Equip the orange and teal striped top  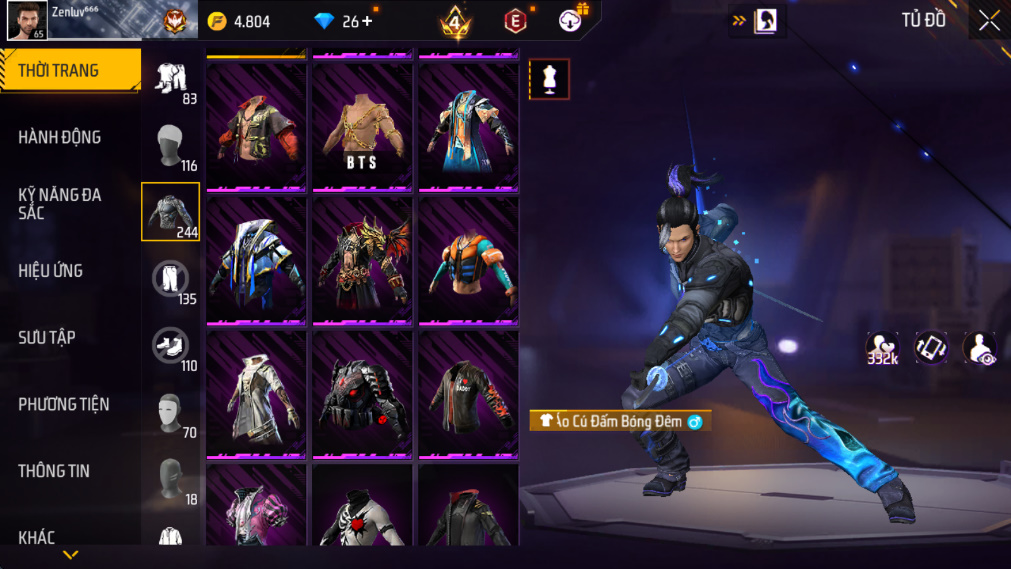pyautogui.click(x=468, y=260)
